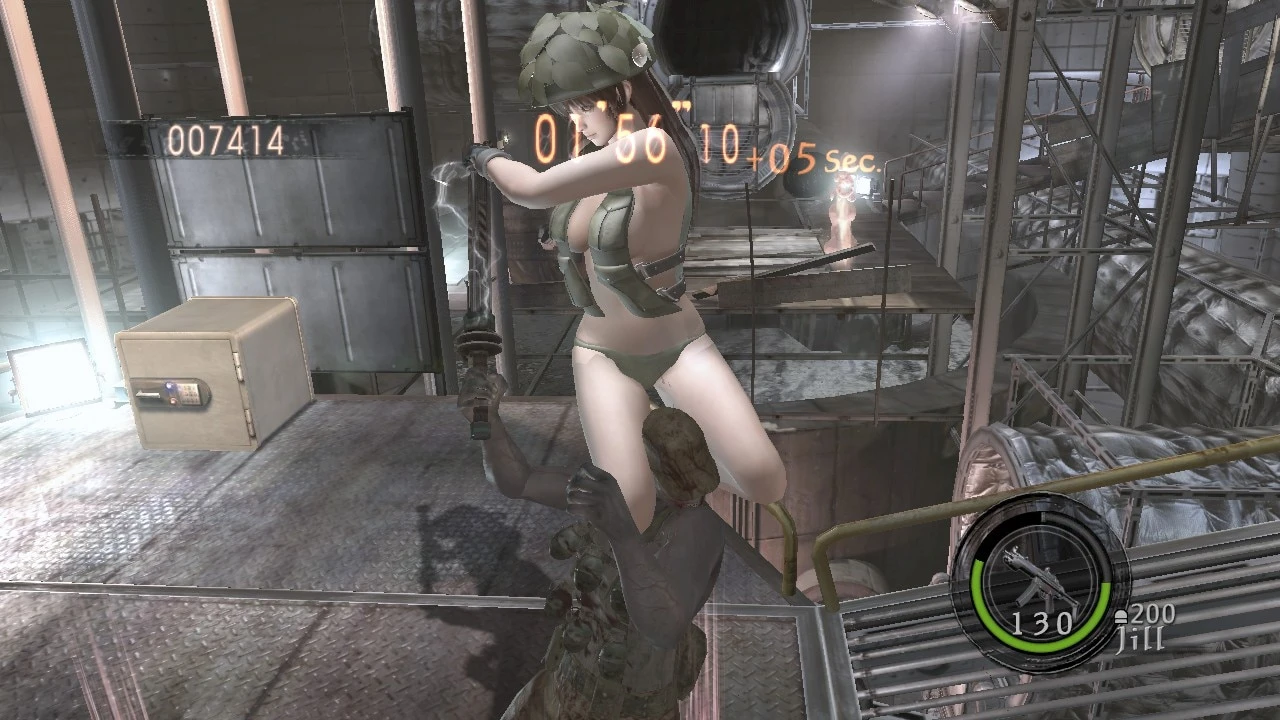Click the ammo count showing 130

(x=1043, y=622)
